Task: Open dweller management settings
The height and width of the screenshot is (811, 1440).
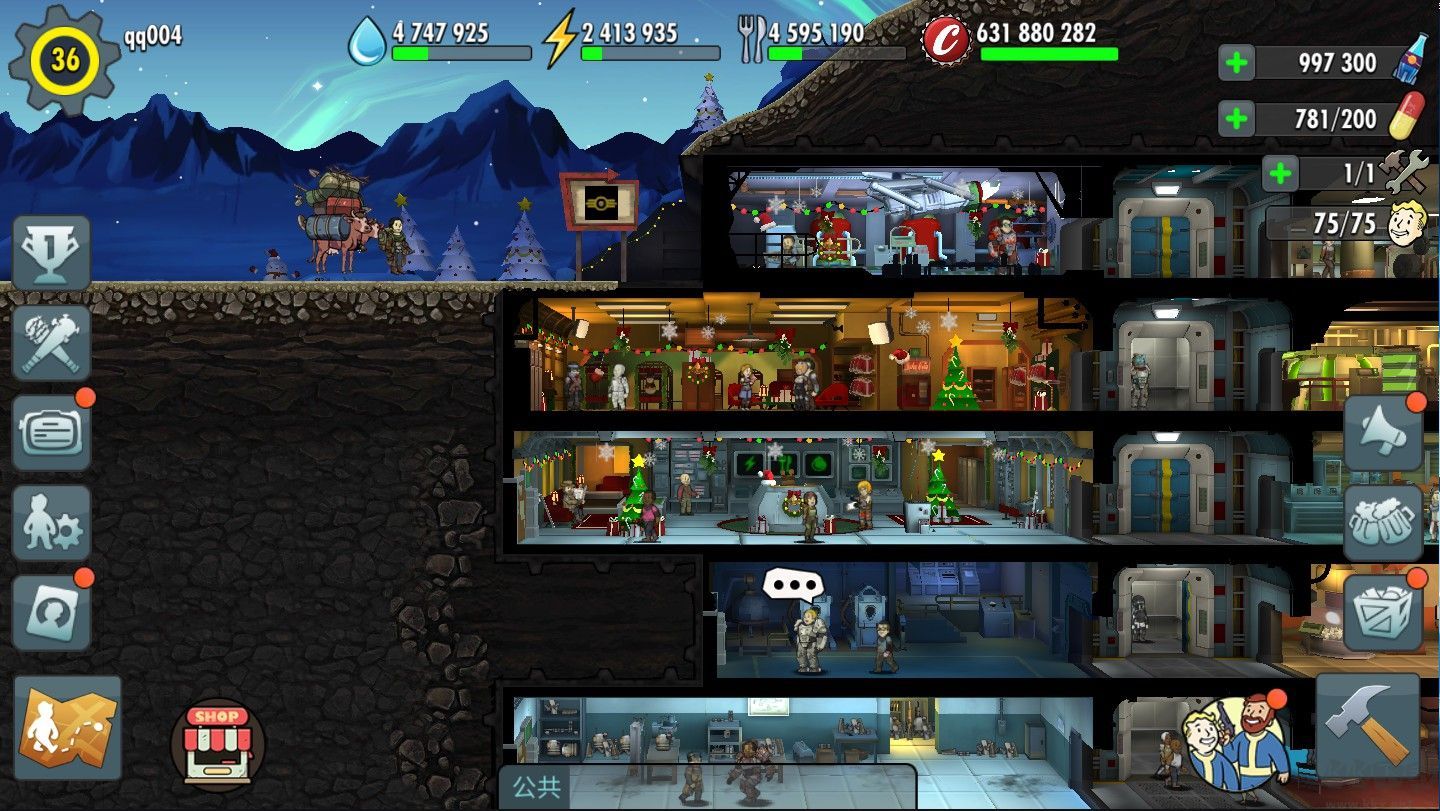Action: (52, 521)
